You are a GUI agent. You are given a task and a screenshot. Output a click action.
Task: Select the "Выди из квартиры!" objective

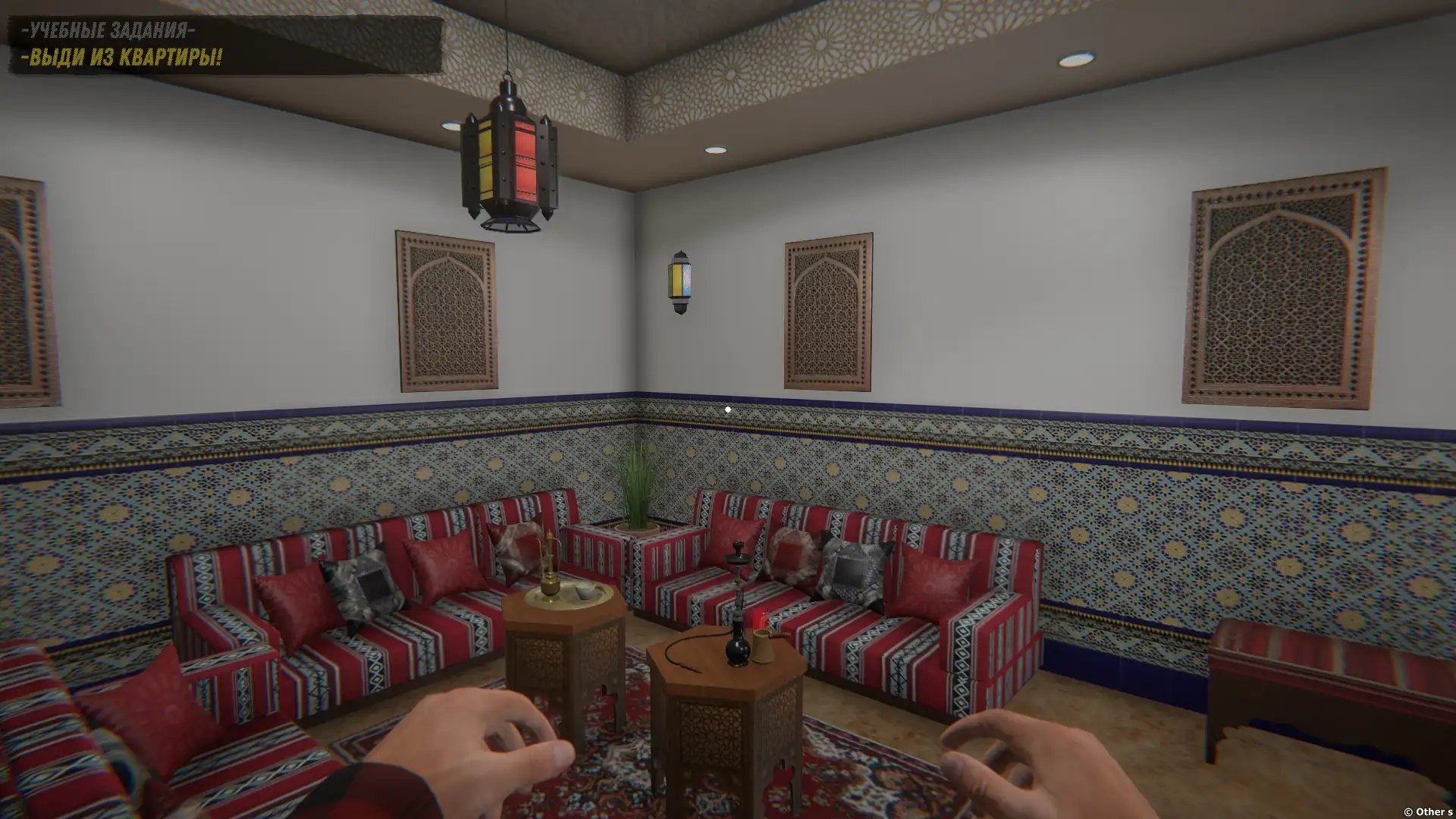coord(121,58)
